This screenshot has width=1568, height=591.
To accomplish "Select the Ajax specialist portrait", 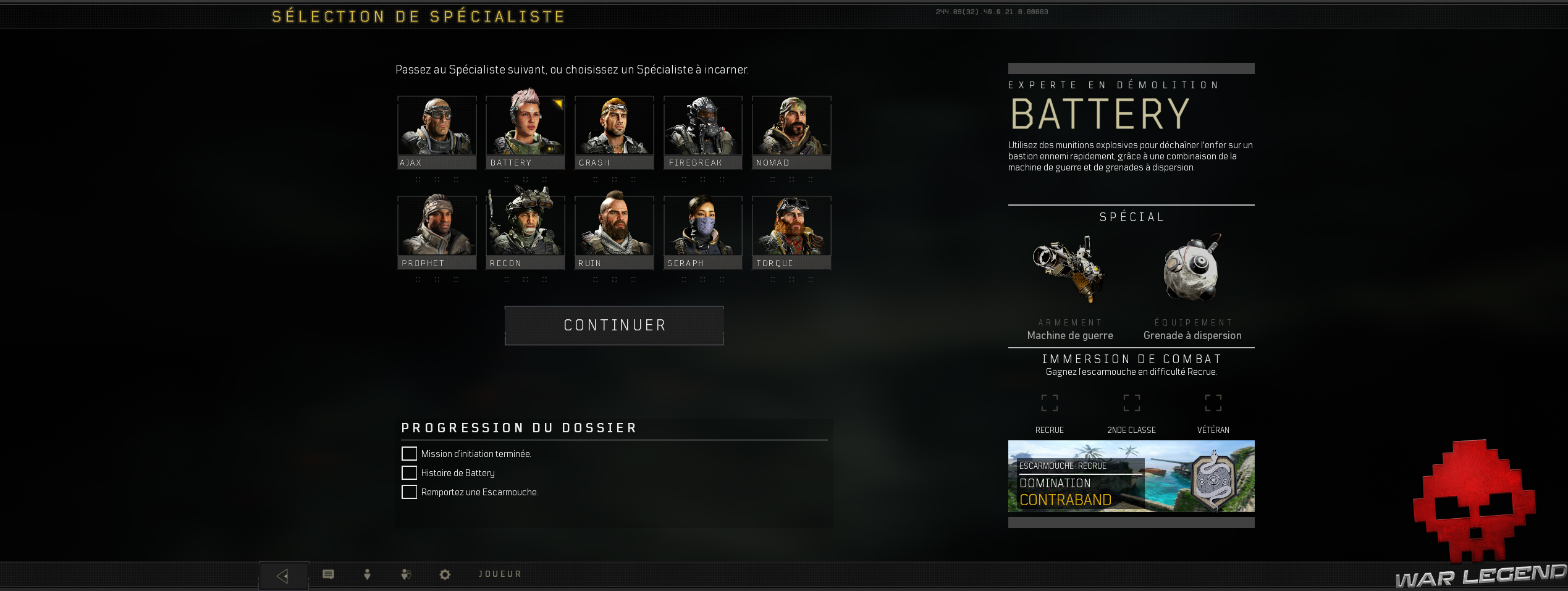I will (x=437, y=132).
